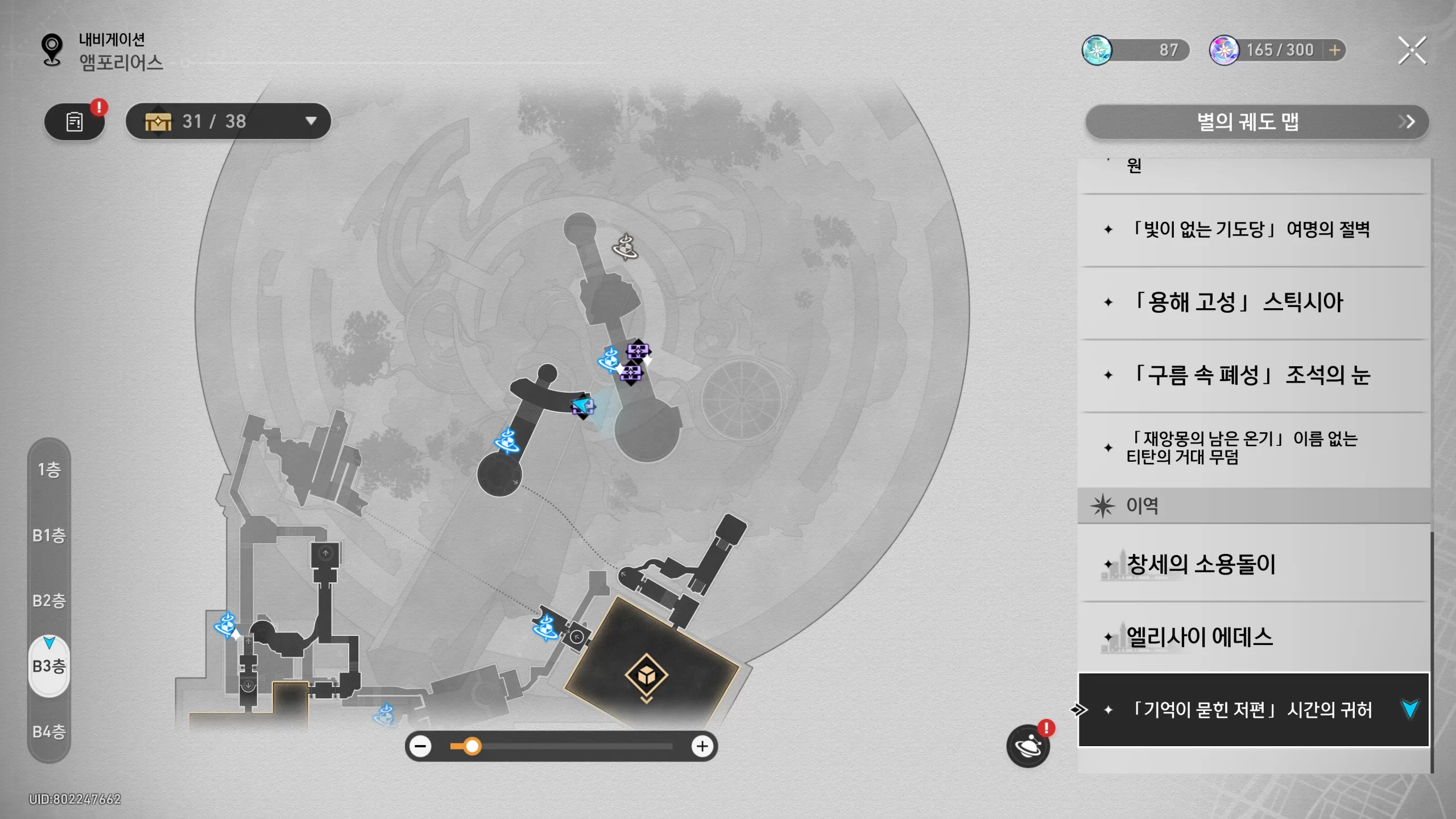Open the mission log clipboard icon
The width and height of the screenshot is (1456, 819).
[75, 121]
